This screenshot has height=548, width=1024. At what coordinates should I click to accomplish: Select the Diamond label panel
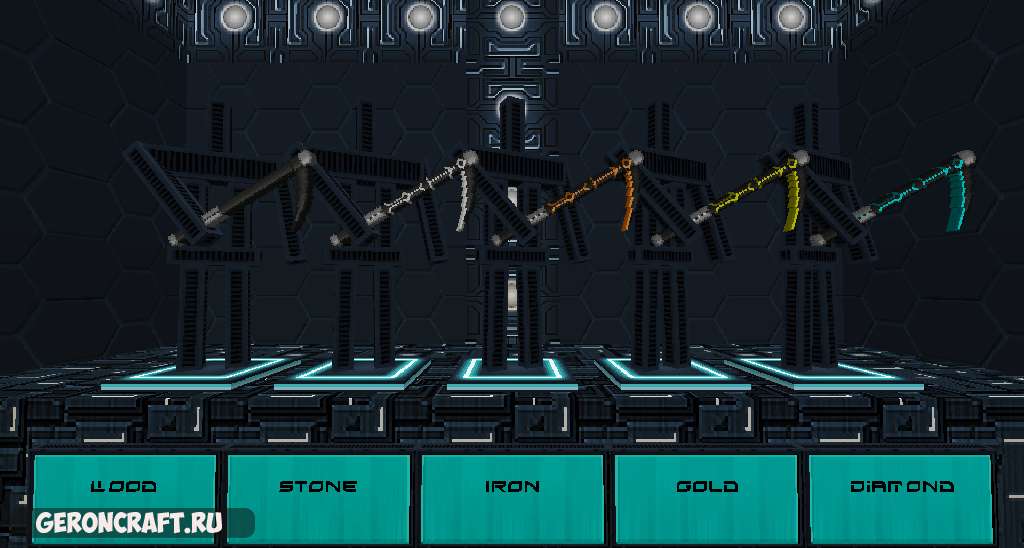pyautogui.click(x=900, y=487)
